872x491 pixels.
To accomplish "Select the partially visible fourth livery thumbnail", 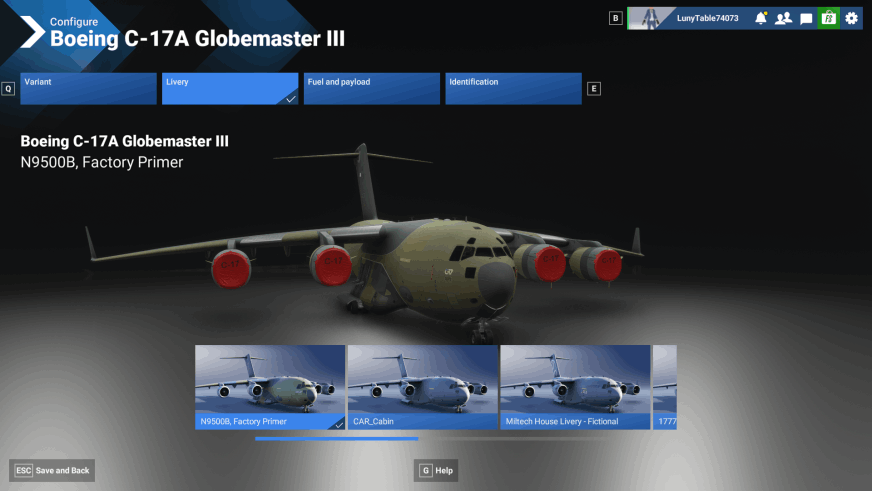I will [665, 387].
